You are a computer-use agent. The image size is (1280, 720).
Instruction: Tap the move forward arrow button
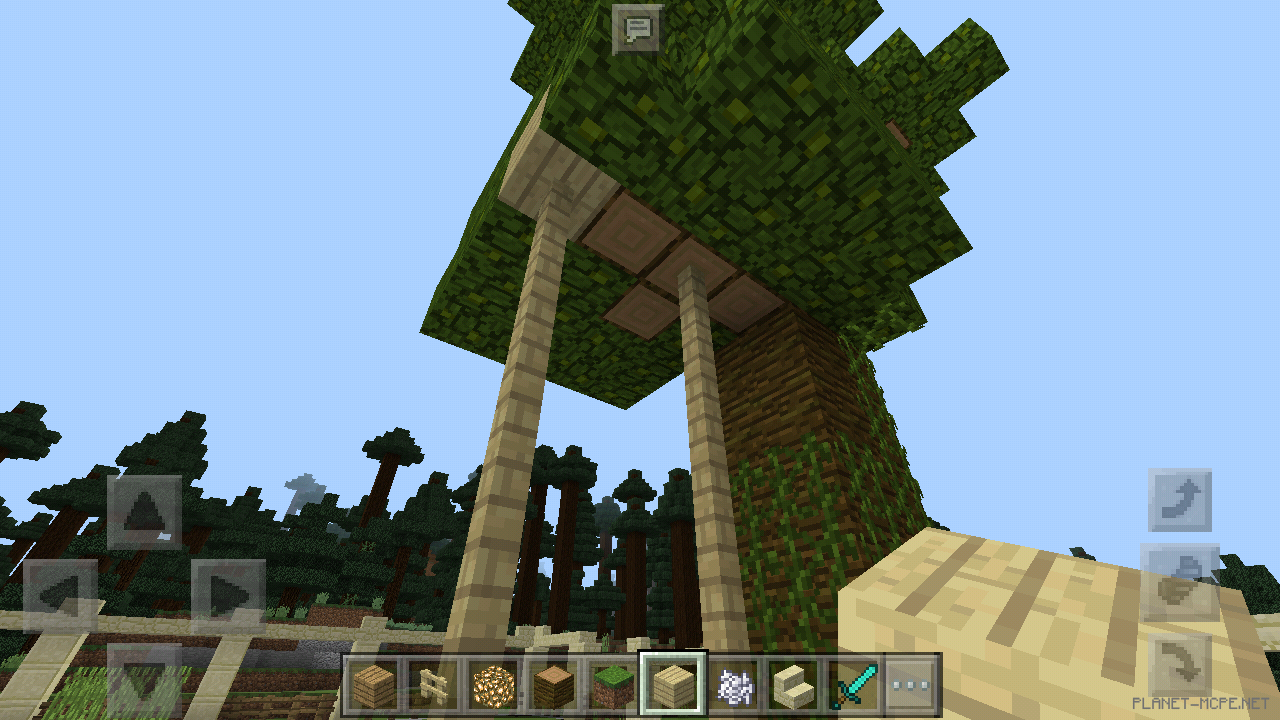tap(144, 513)
